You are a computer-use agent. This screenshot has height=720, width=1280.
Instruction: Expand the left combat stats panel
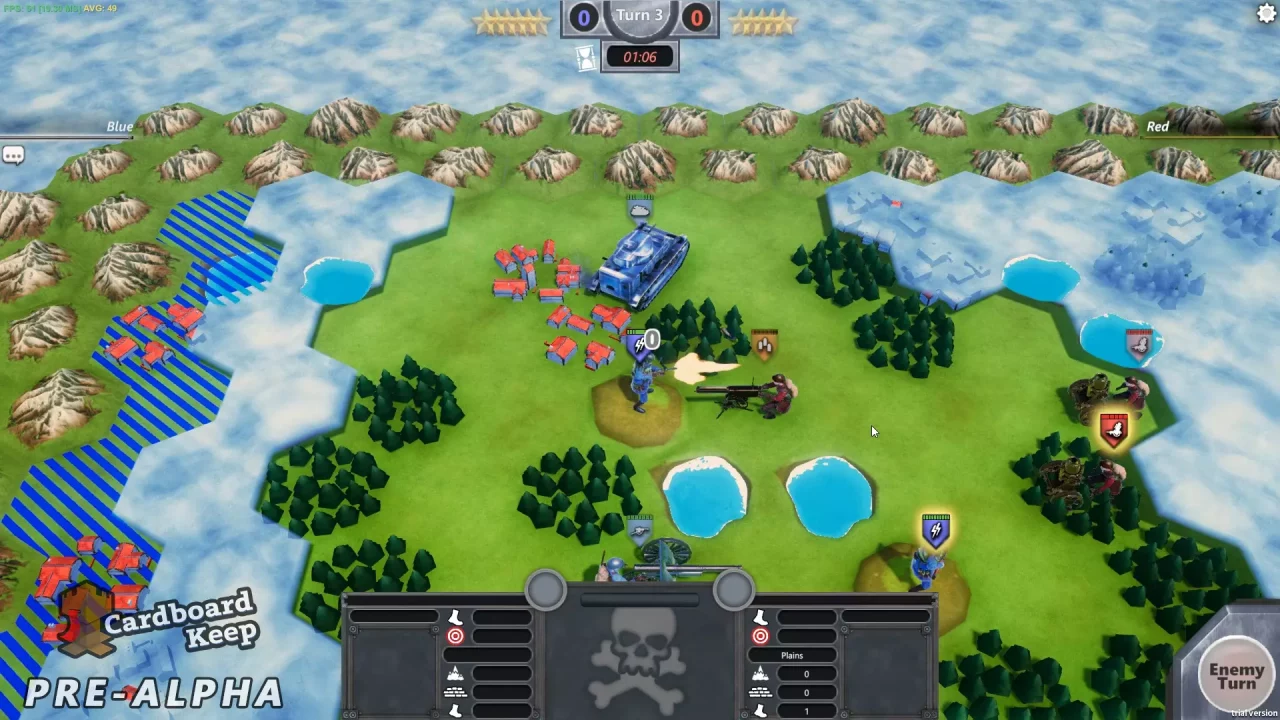click(x=545, y=588)
